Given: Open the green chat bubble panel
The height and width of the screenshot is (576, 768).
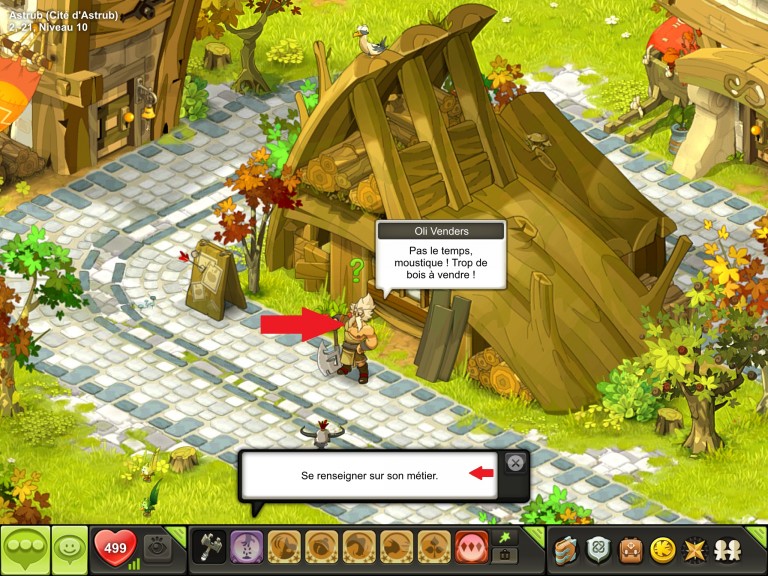Looking at the screenshot, I should point(24,549).
